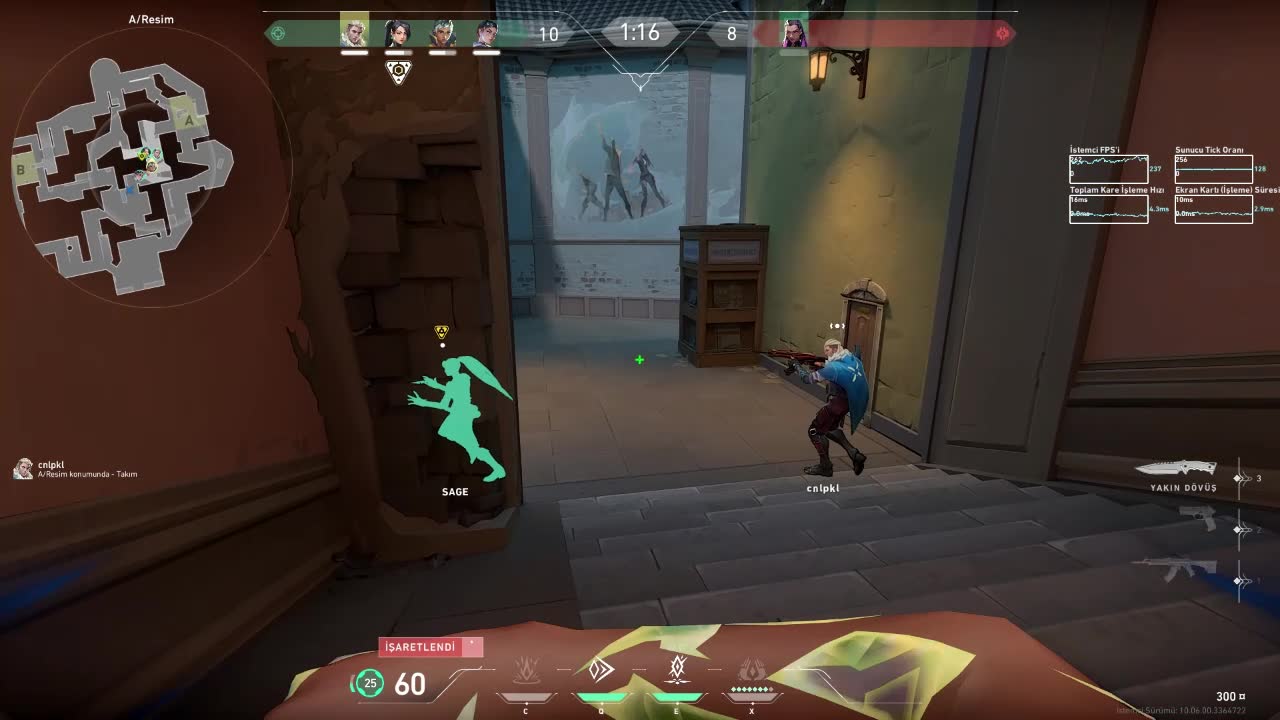Activate the X ultimate ability icon
This screenshot has width=1280, height=720.
[x=751, y=670]
